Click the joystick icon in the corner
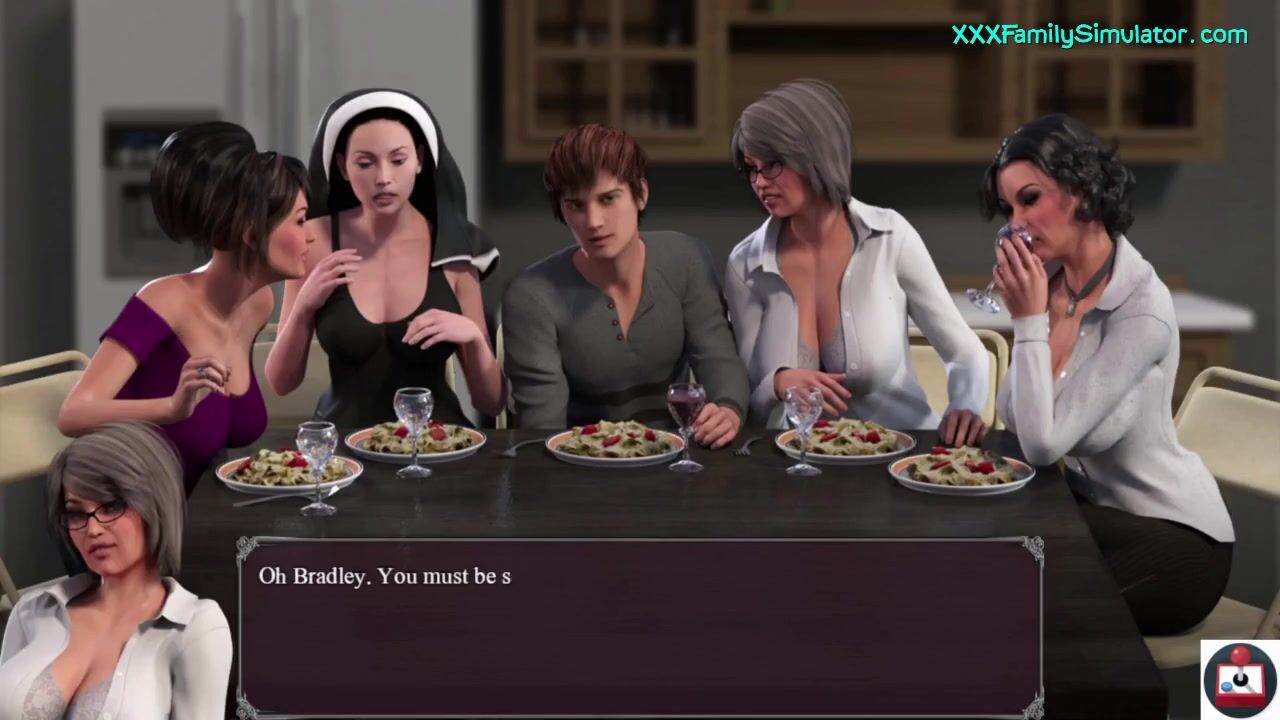The image size is (1280, 720). coord(1239,679)
